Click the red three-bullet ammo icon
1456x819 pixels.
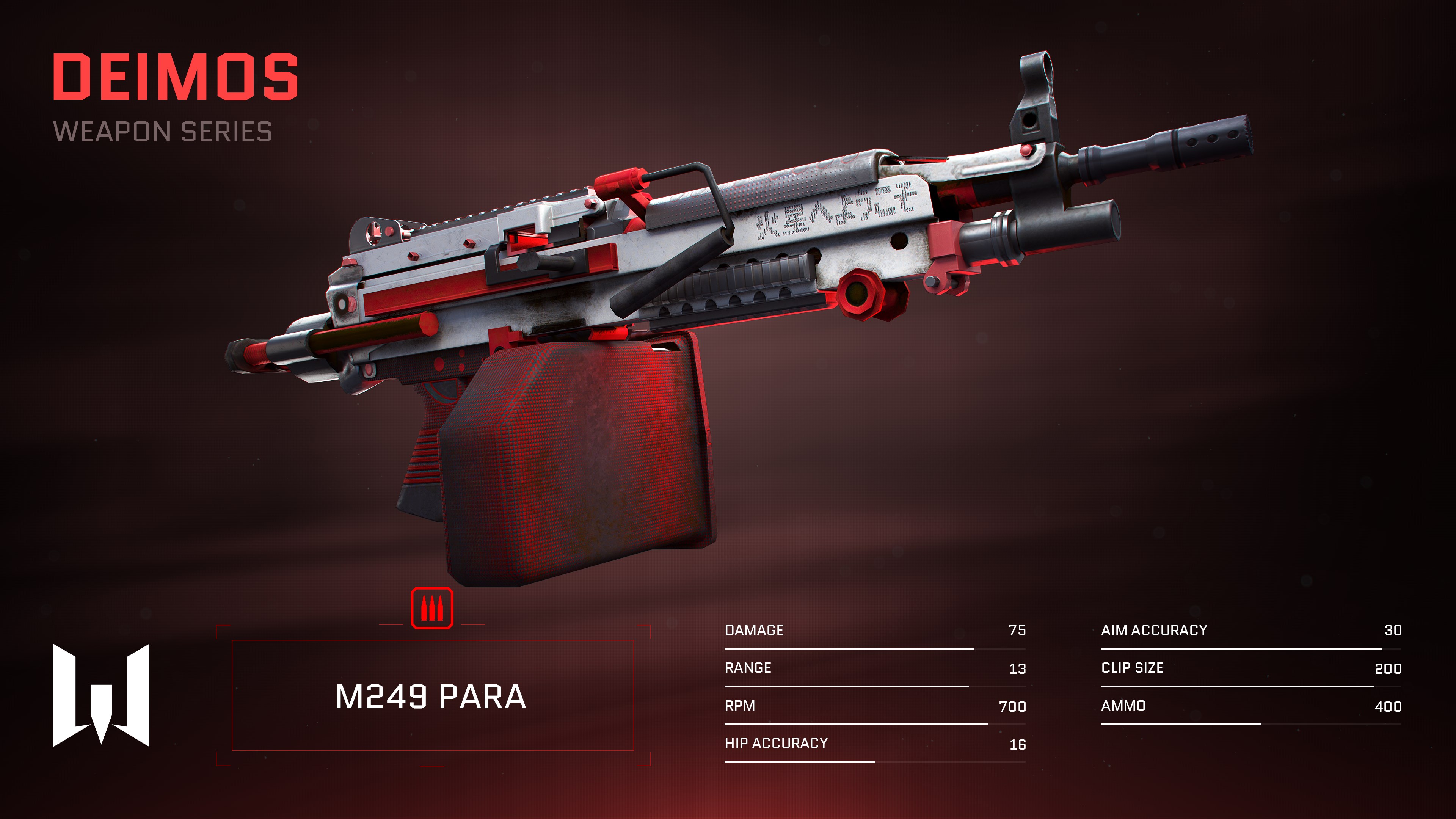pos(432,608)
